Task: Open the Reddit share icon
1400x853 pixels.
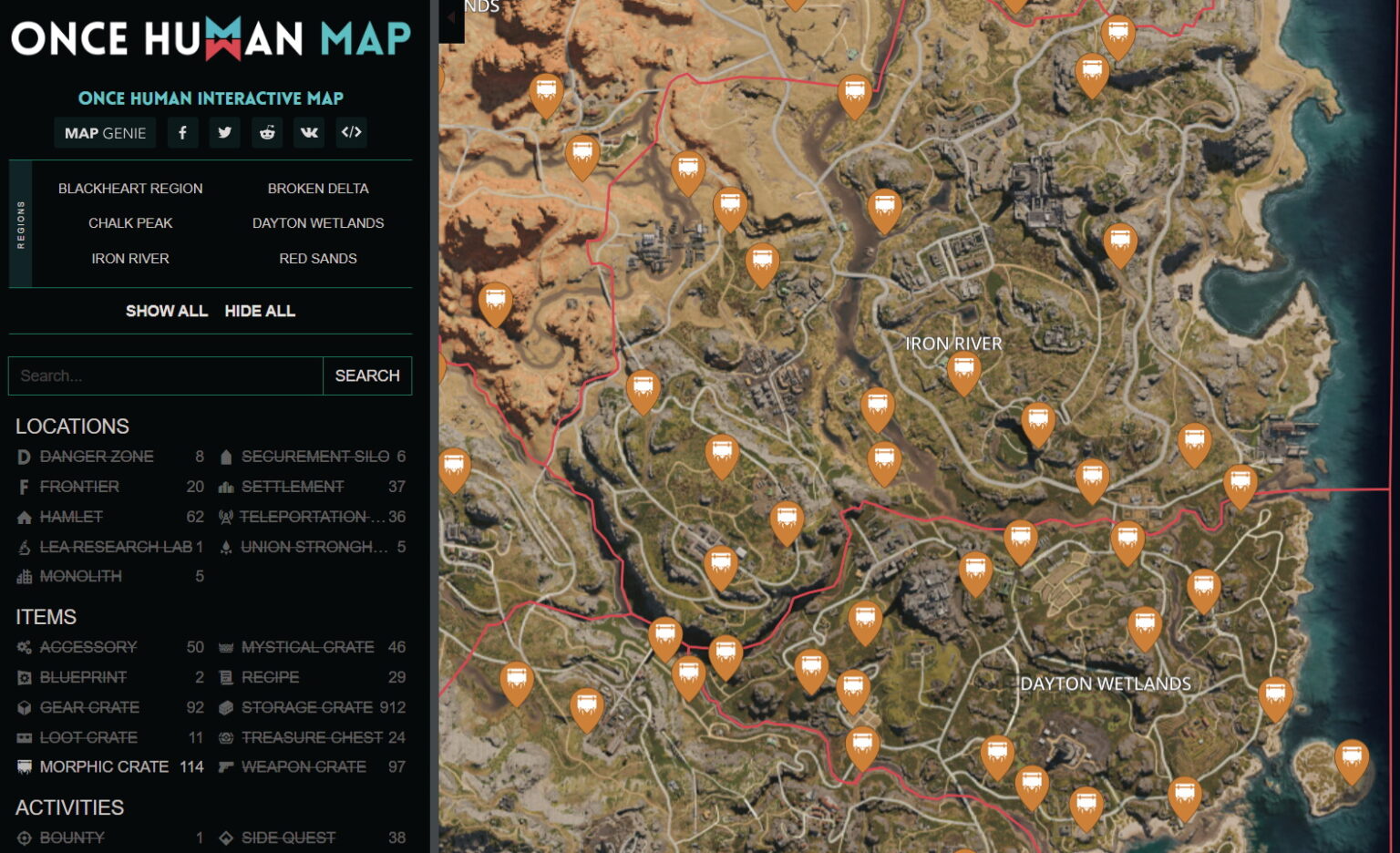Action: click(267, 133)
